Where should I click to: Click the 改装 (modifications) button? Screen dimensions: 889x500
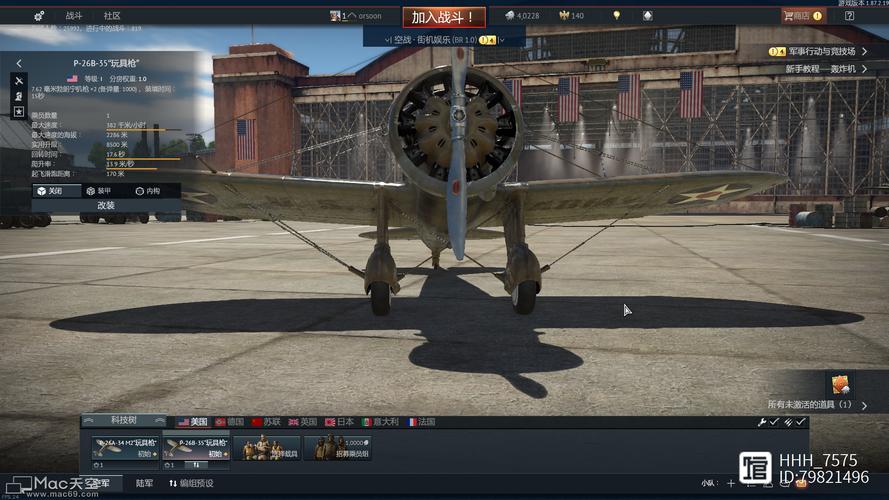tap(106, 205)
